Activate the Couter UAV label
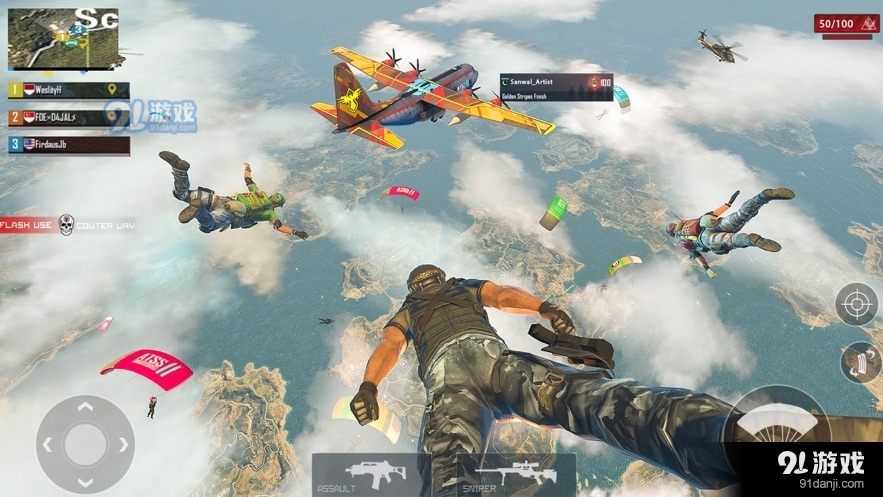 105,225
